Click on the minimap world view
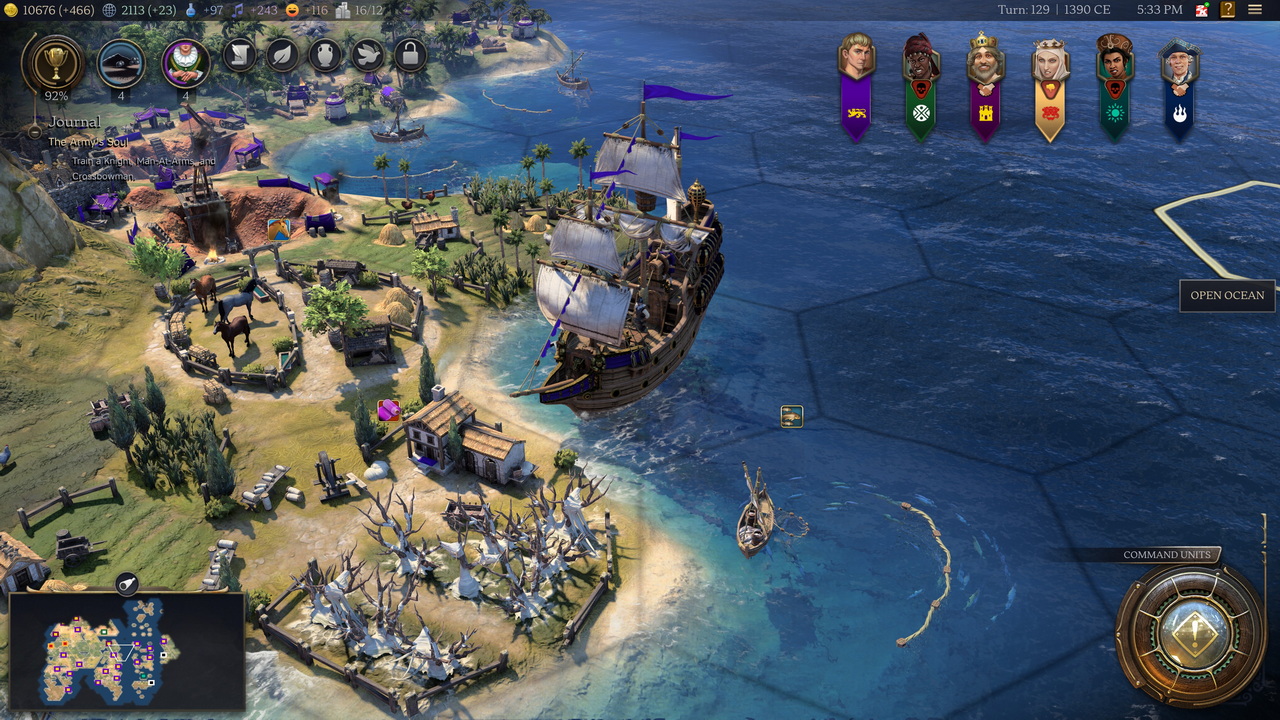 tap(126, 650)
